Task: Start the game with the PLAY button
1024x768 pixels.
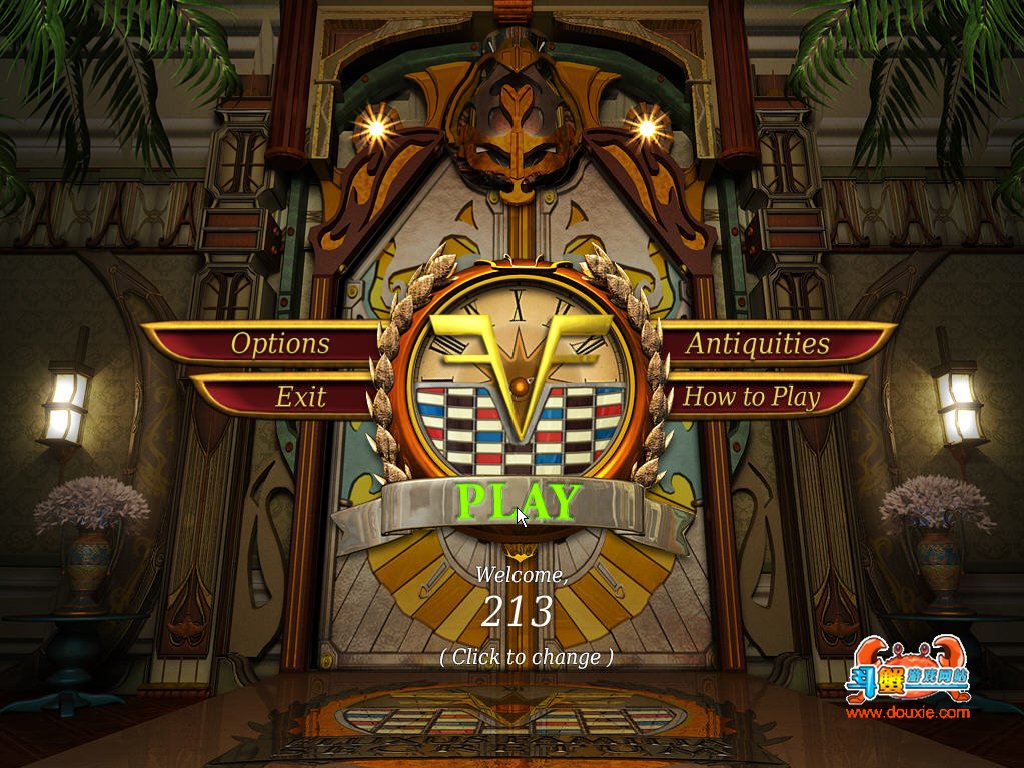Action: 518,503
